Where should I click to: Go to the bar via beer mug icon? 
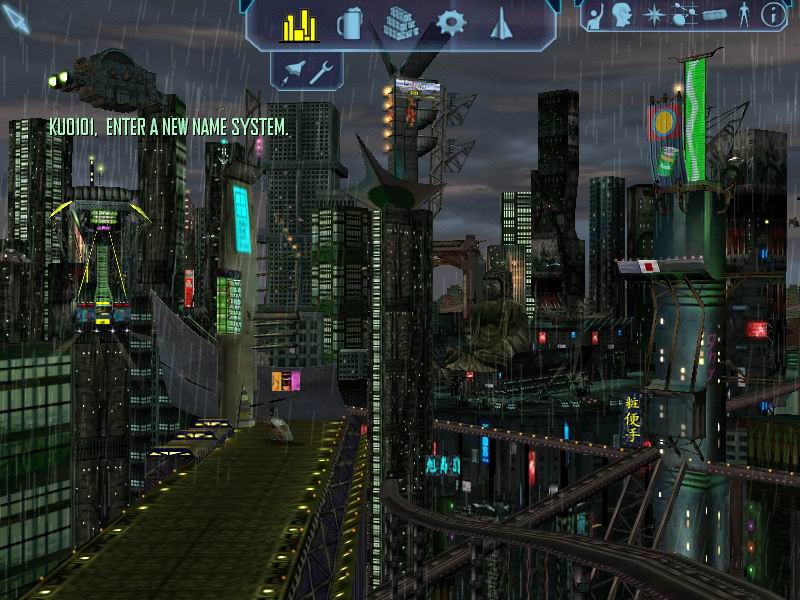click(x=350, y=24)
